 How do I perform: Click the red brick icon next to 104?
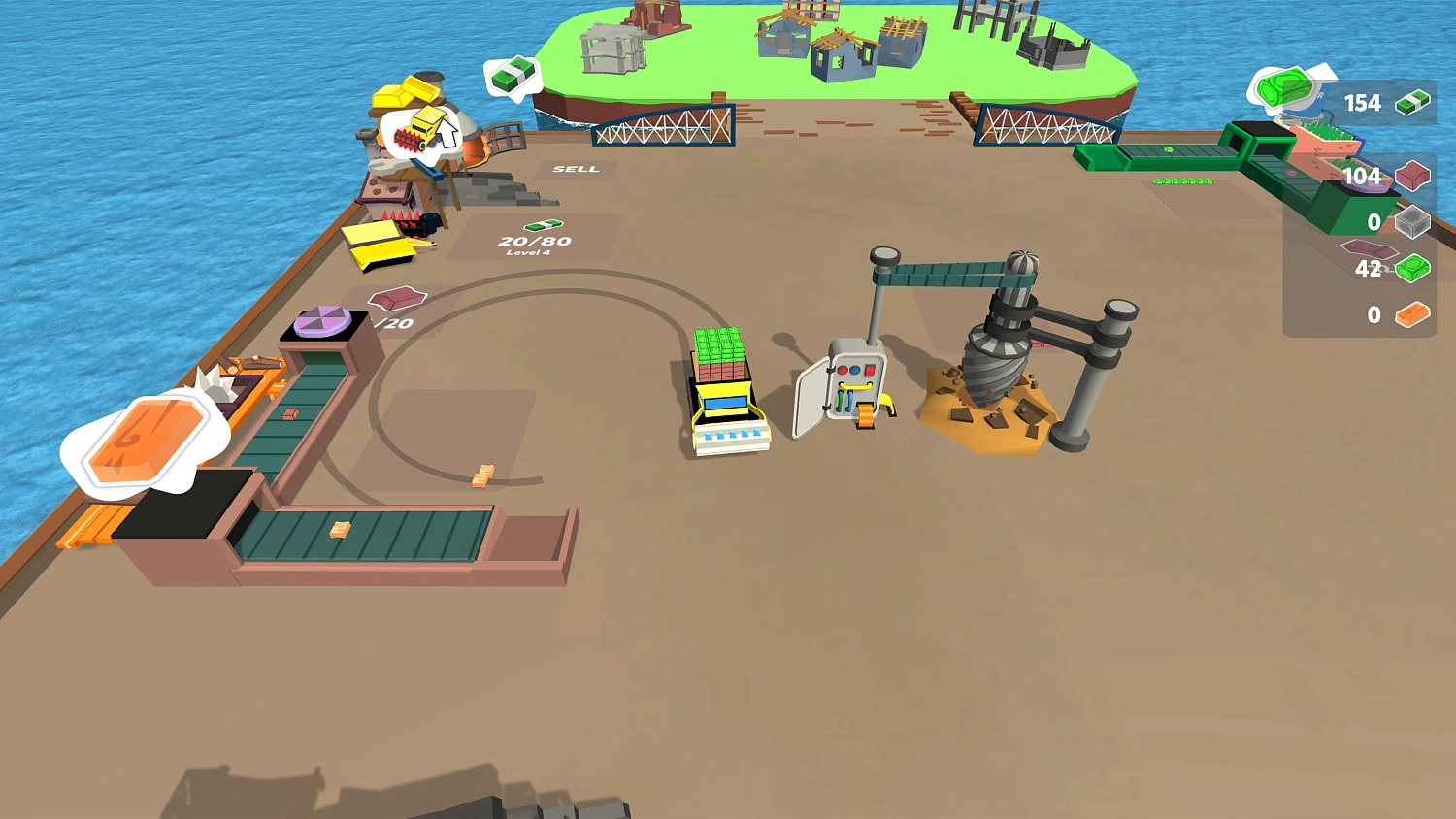click(1412, 174)
